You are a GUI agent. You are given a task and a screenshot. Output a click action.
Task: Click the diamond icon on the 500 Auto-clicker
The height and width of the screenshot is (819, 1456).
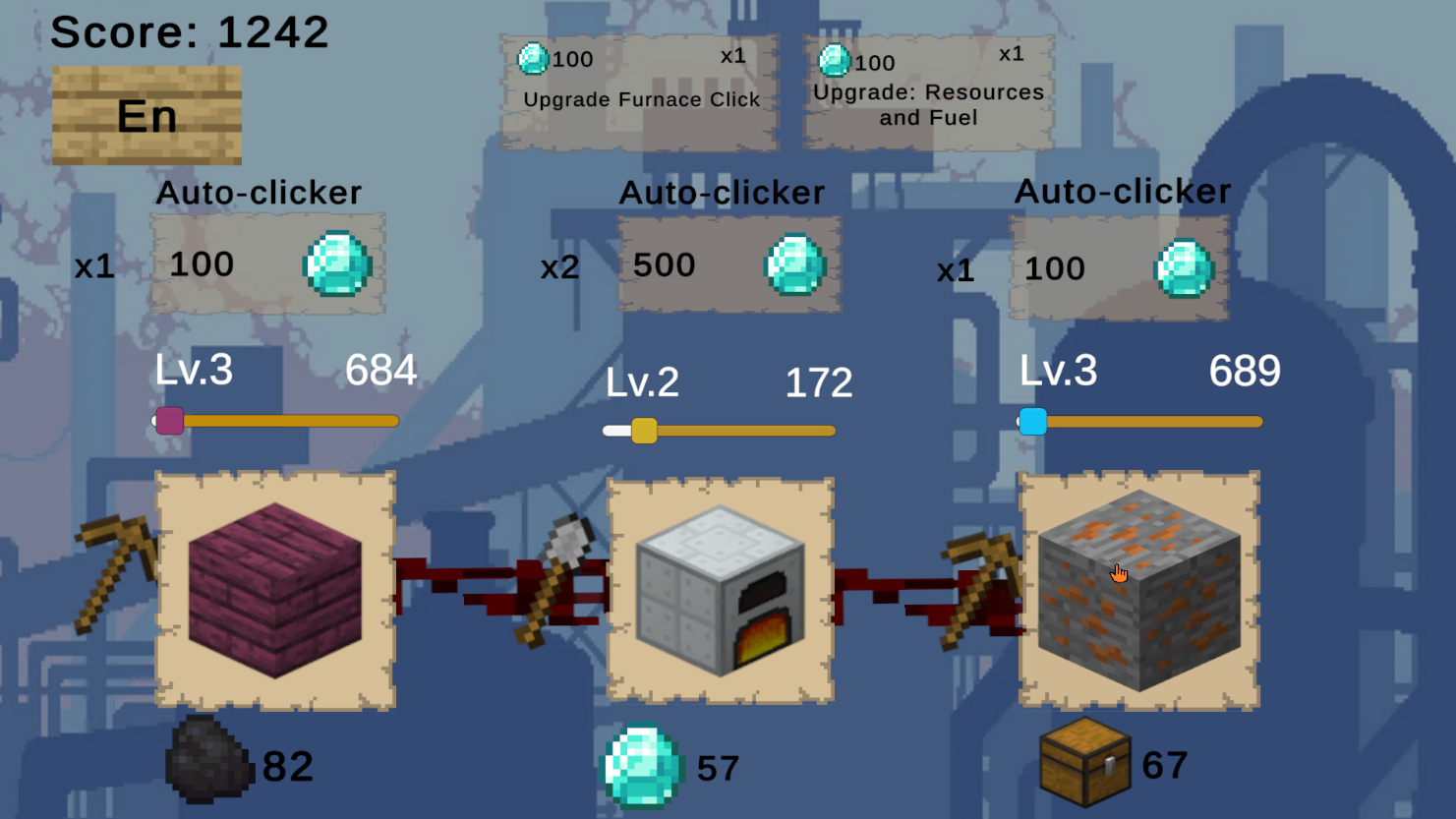794,265
